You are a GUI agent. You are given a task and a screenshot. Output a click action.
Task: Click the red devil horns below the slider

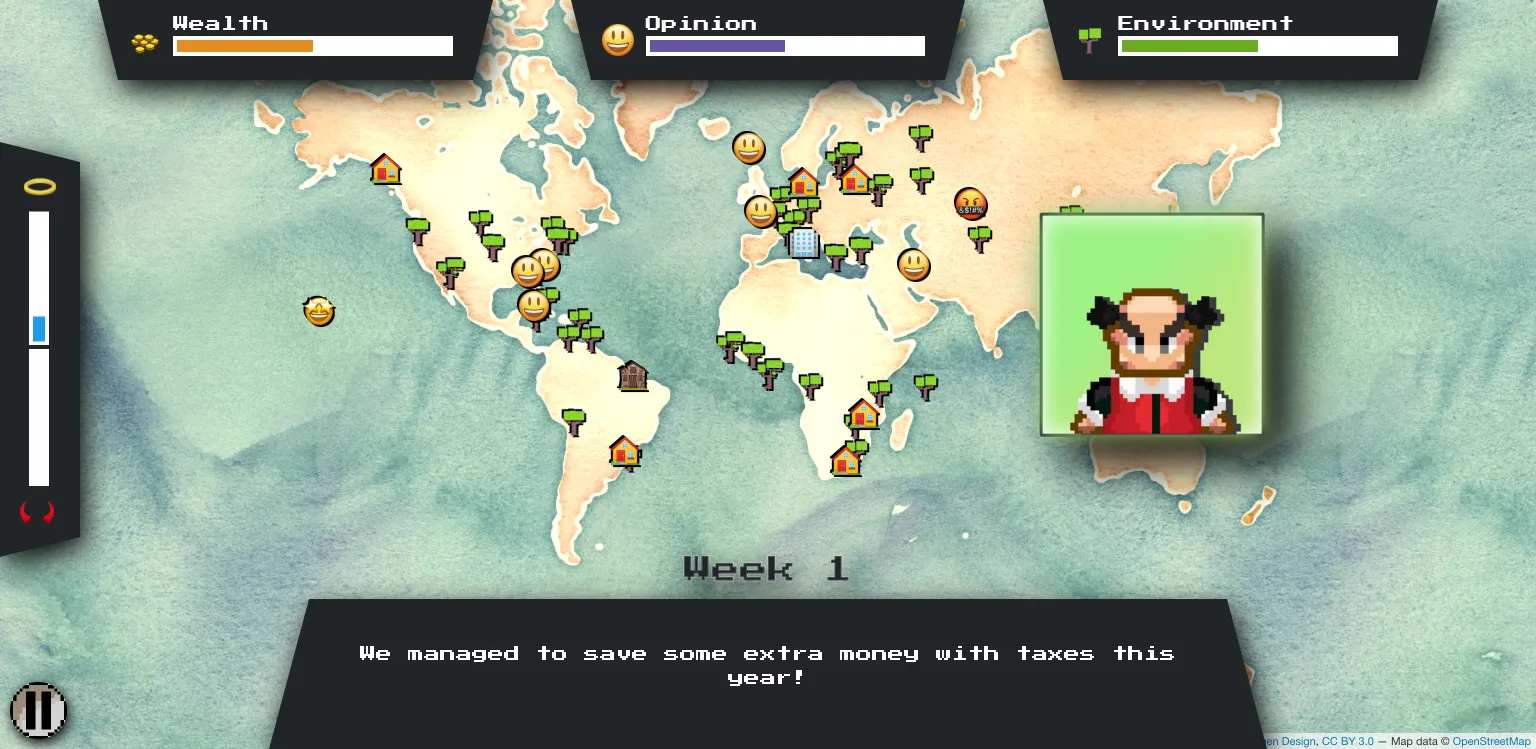pos(39,512)
